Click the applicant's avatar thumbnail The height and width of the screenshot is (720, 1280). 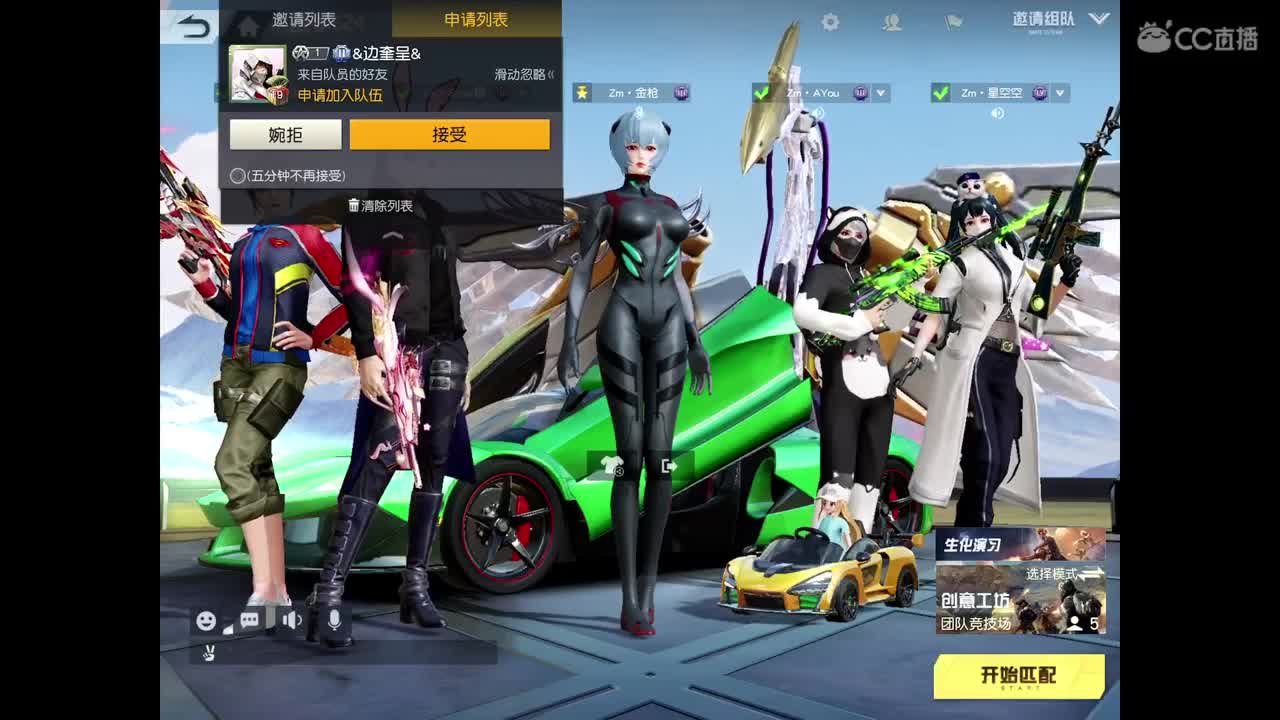pyautogui.click(x=257, y=71)
